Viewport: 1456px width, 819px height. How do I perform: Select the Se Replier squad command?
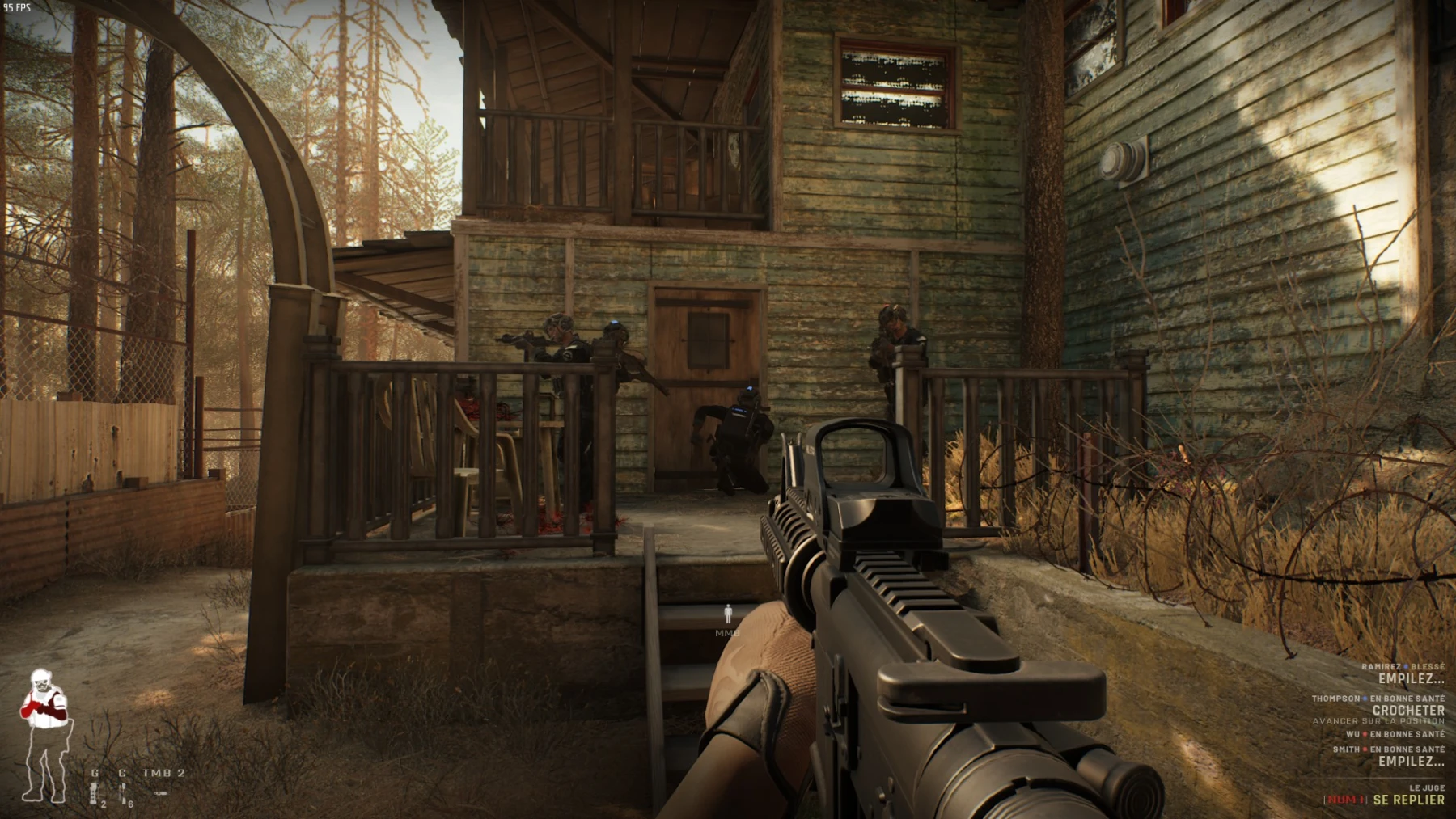(x=1407, y=800)
